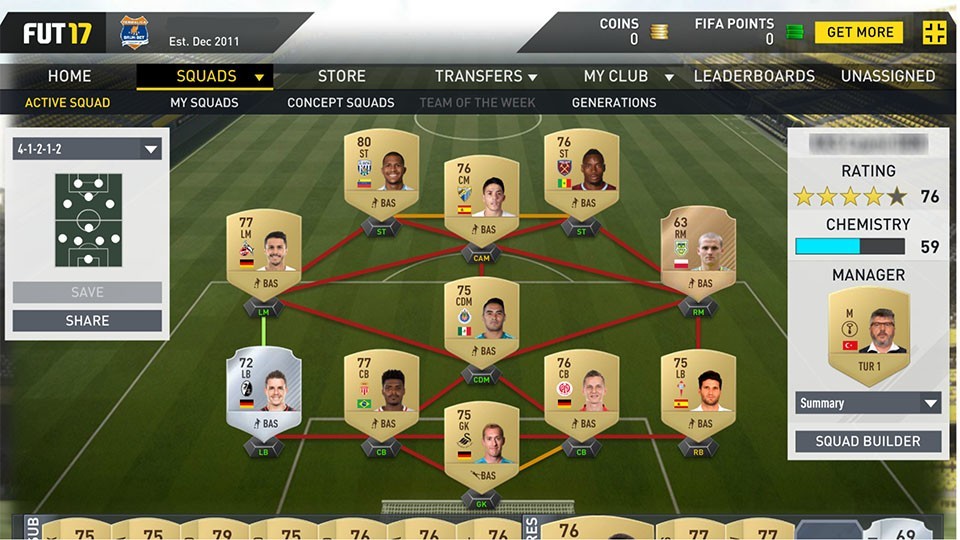This screenshot has height=540, width=960.
Task: Go to Unassigned items
Action: point(888,76)
